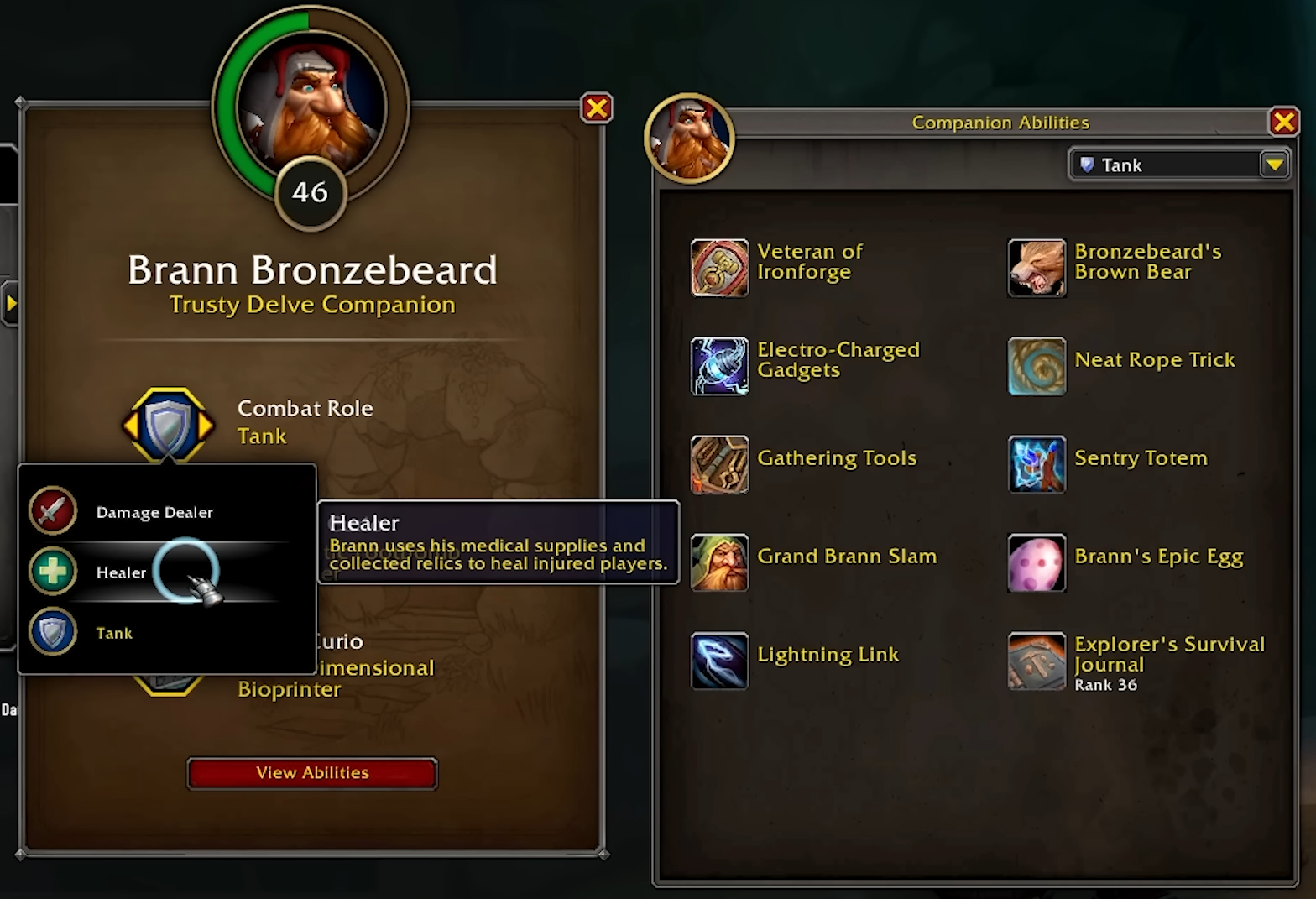Click the Trusty Delve Companion subtitle
This screenshot has height=899, width=1316.
[x=311, y=304]
